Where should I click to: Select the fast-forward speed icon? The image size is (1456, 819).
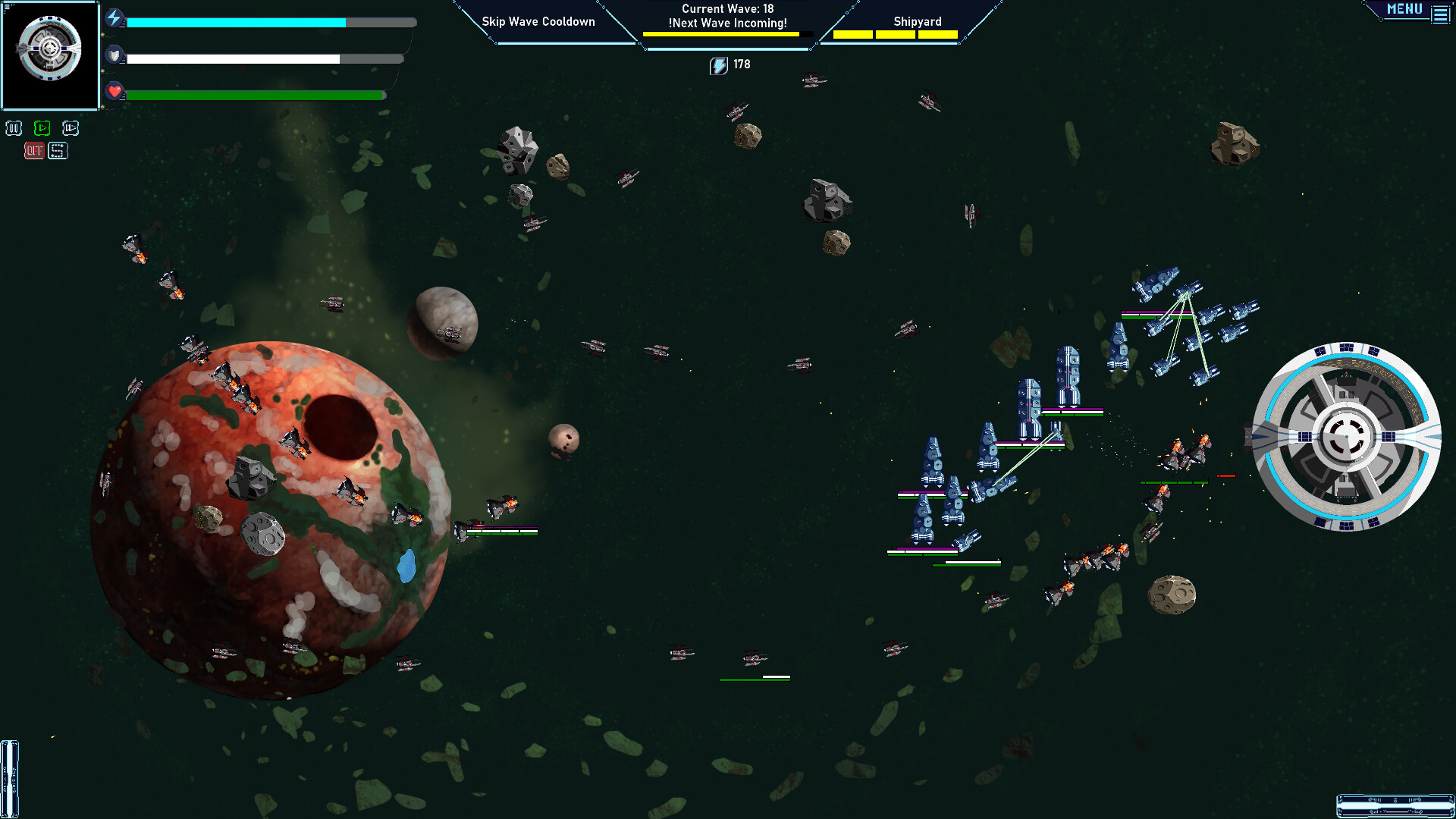71,128
